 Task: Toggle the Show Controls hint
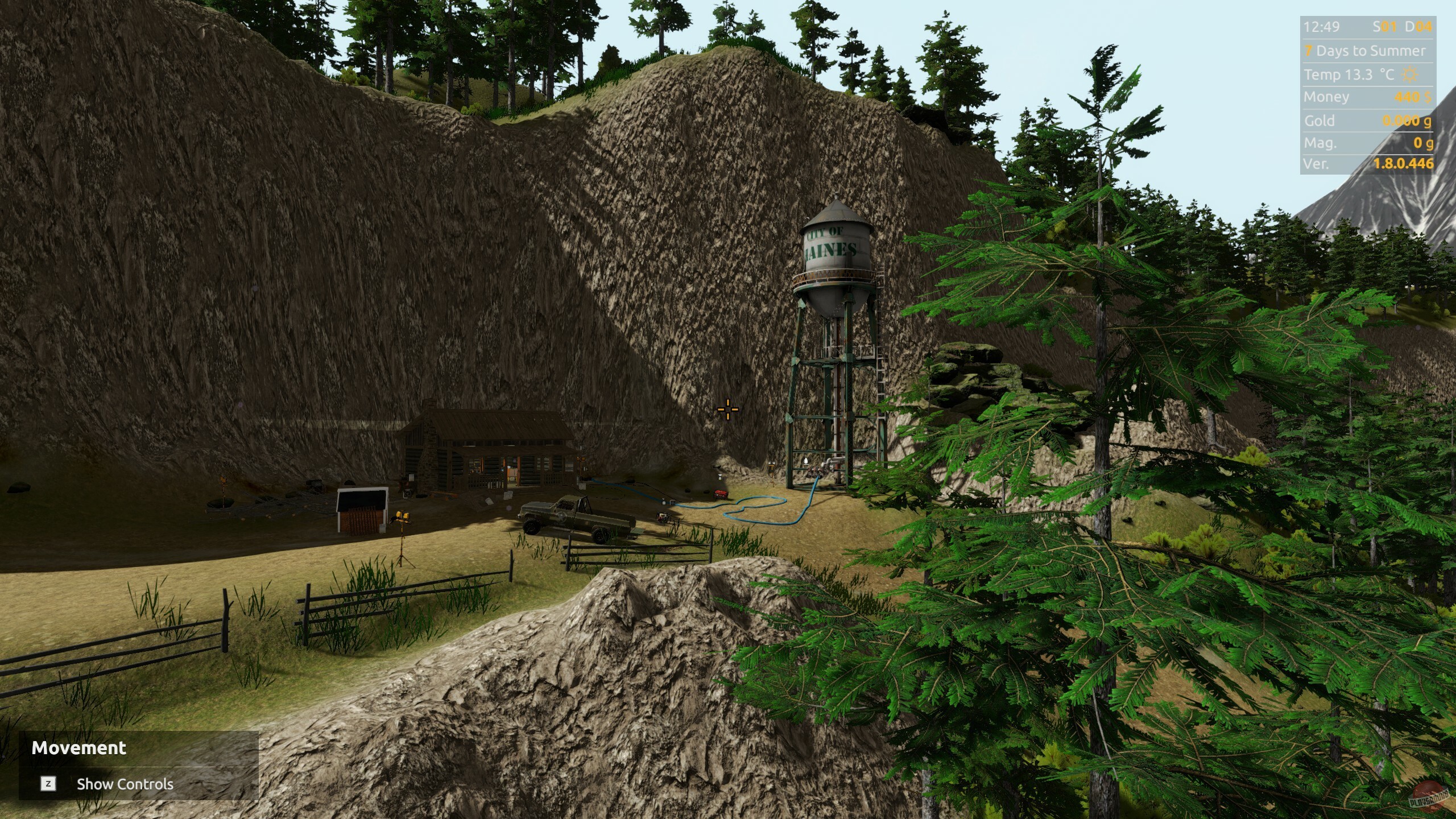(x=125, y=784)
